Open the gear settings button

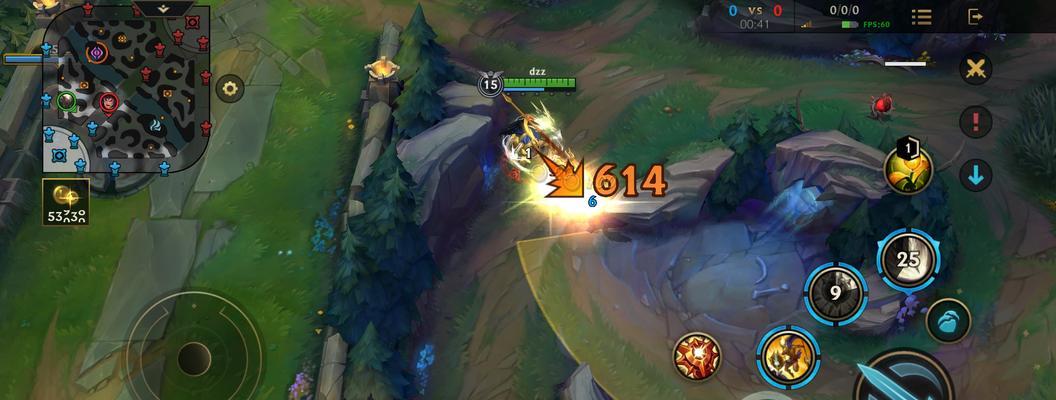[230, 88]
